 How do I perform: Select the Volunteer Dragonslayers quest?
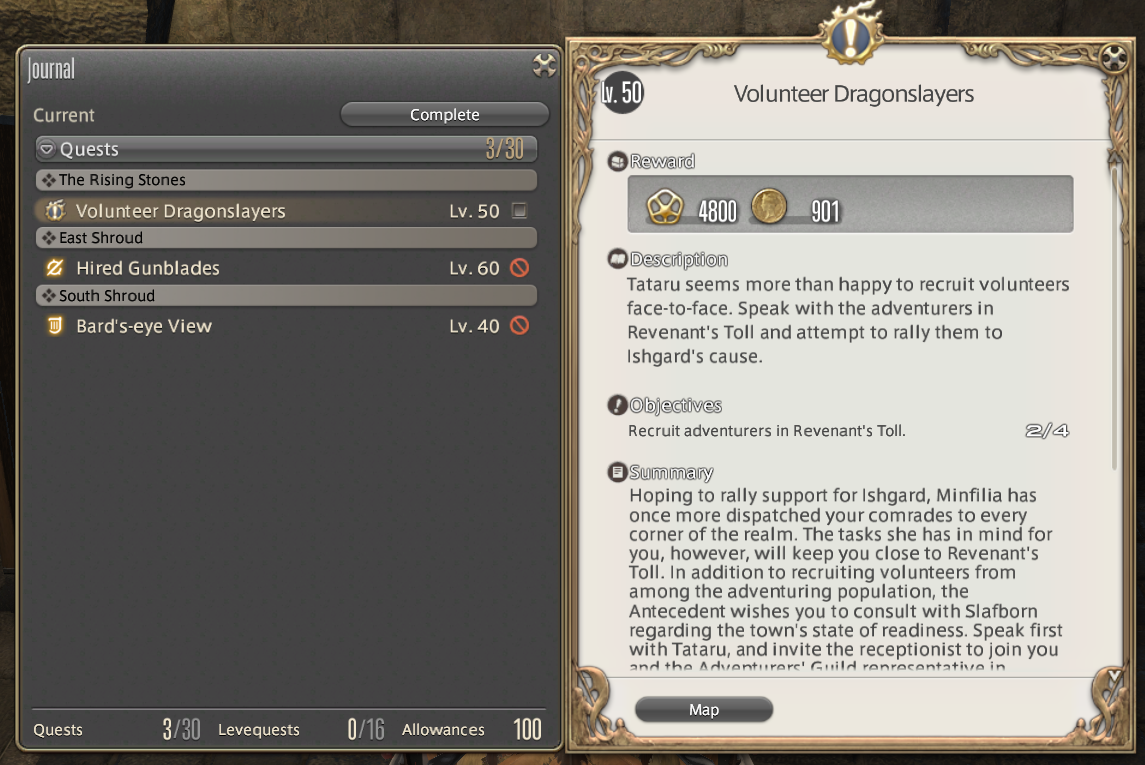coord(180,211)
